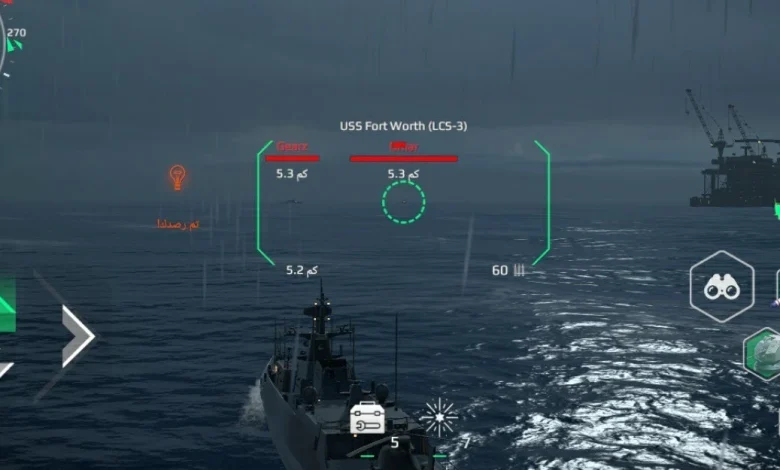Tap the green hexagonal ability button
780x470 pixels.
coord(764,353)
